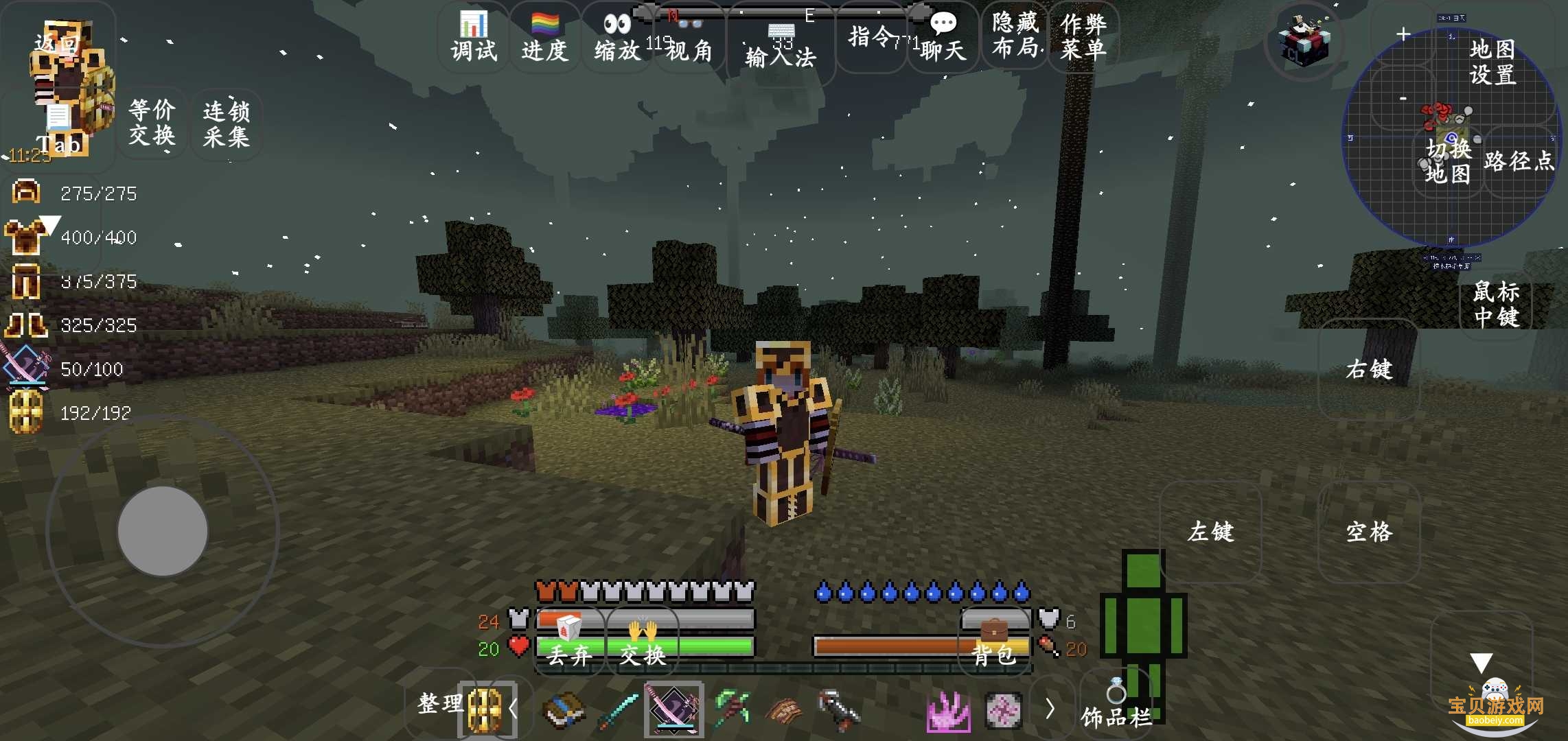1568x741 pixels.
Task: Hide controls with the 隐藏布局 button
Action: point(1015,36)
